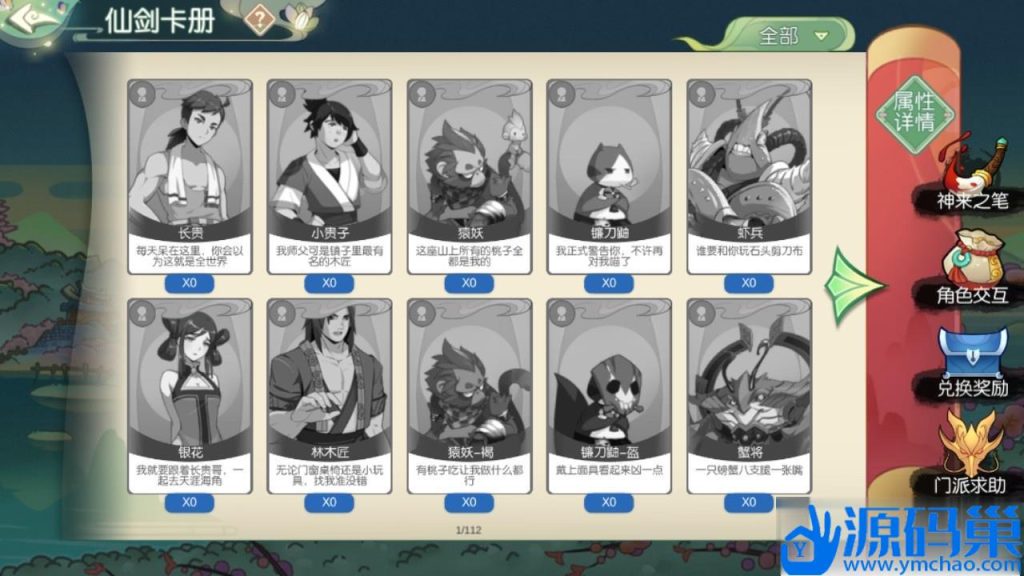Select the 镰刀鼬 card
Viewport: 1024px width, 576px height.
click(x=609, y=175)
